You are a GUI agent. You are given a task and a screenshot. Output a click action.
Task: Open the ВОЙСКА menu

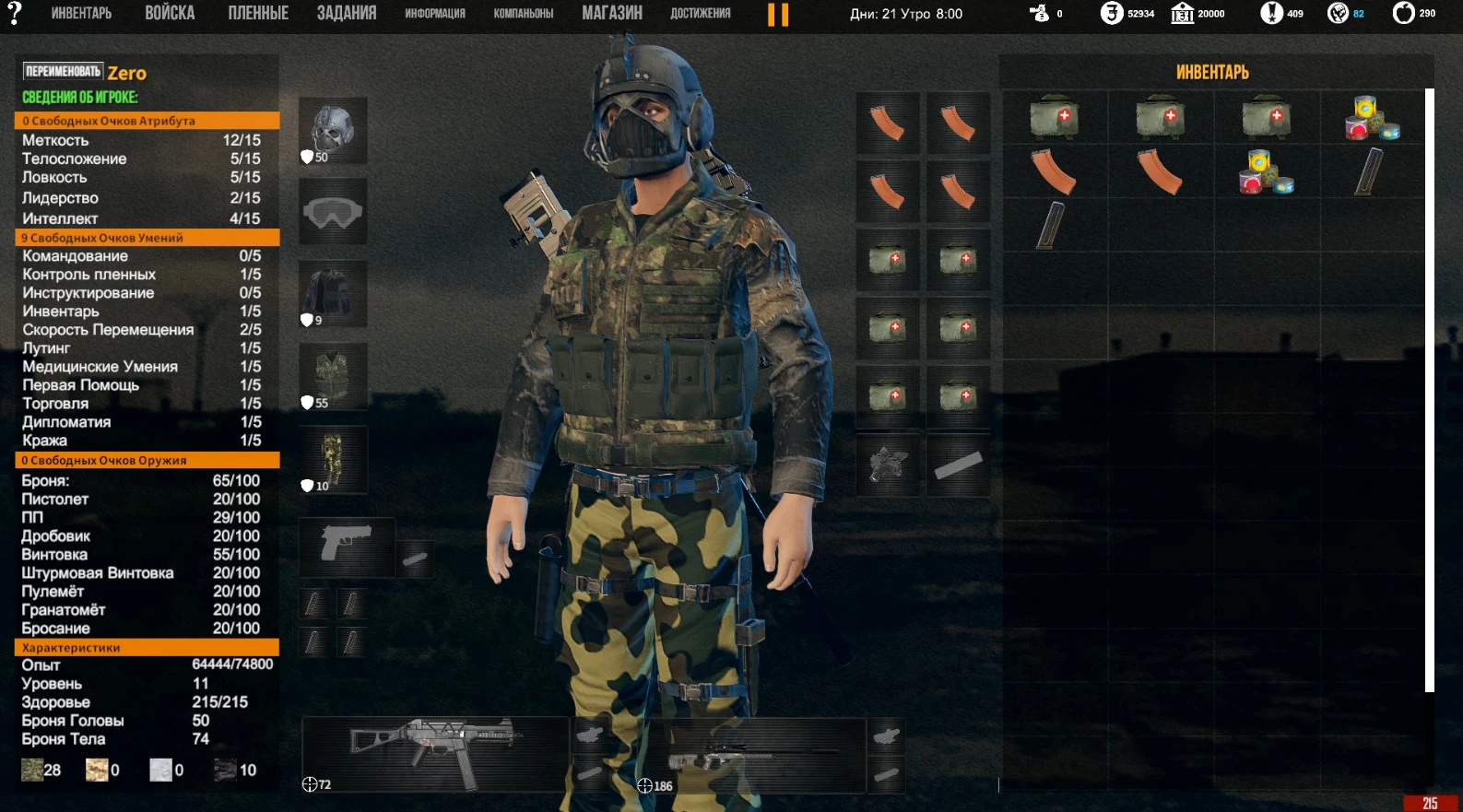pos(169,12)
